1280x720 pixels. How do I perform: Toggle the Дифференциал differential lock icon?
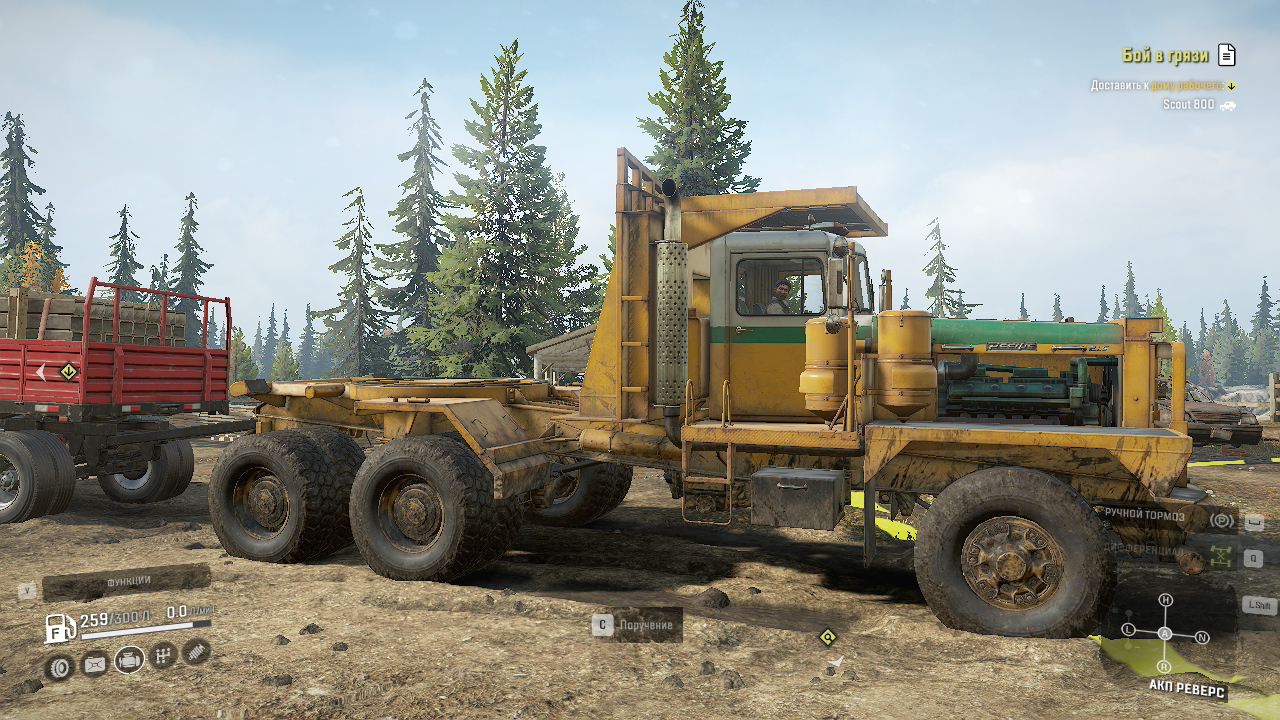click(x=1221, y=556)
